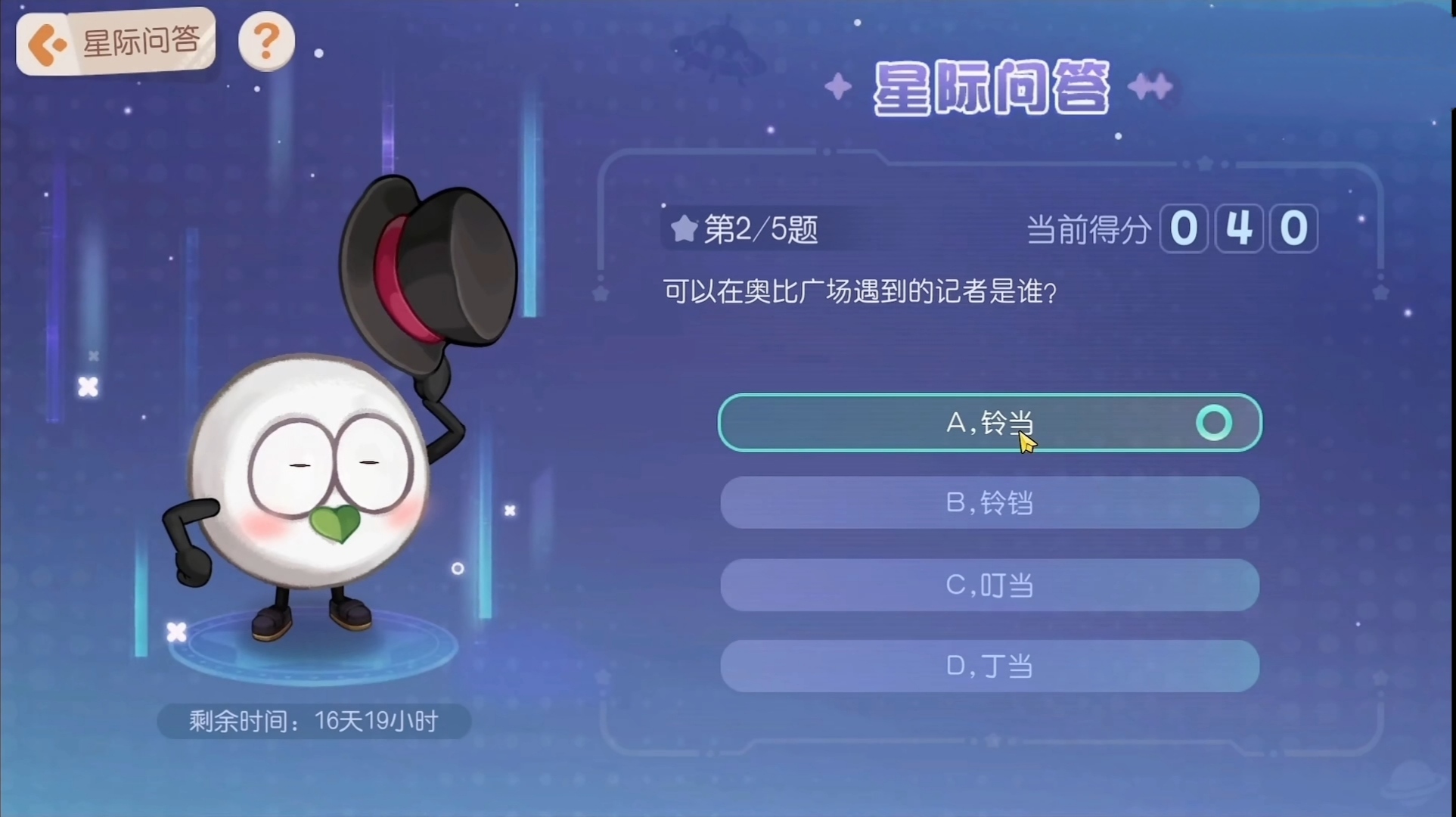This screenshot has height=817, width=1456.
Task: Click the 第2/5题 progress label
Action: (760, 229)
